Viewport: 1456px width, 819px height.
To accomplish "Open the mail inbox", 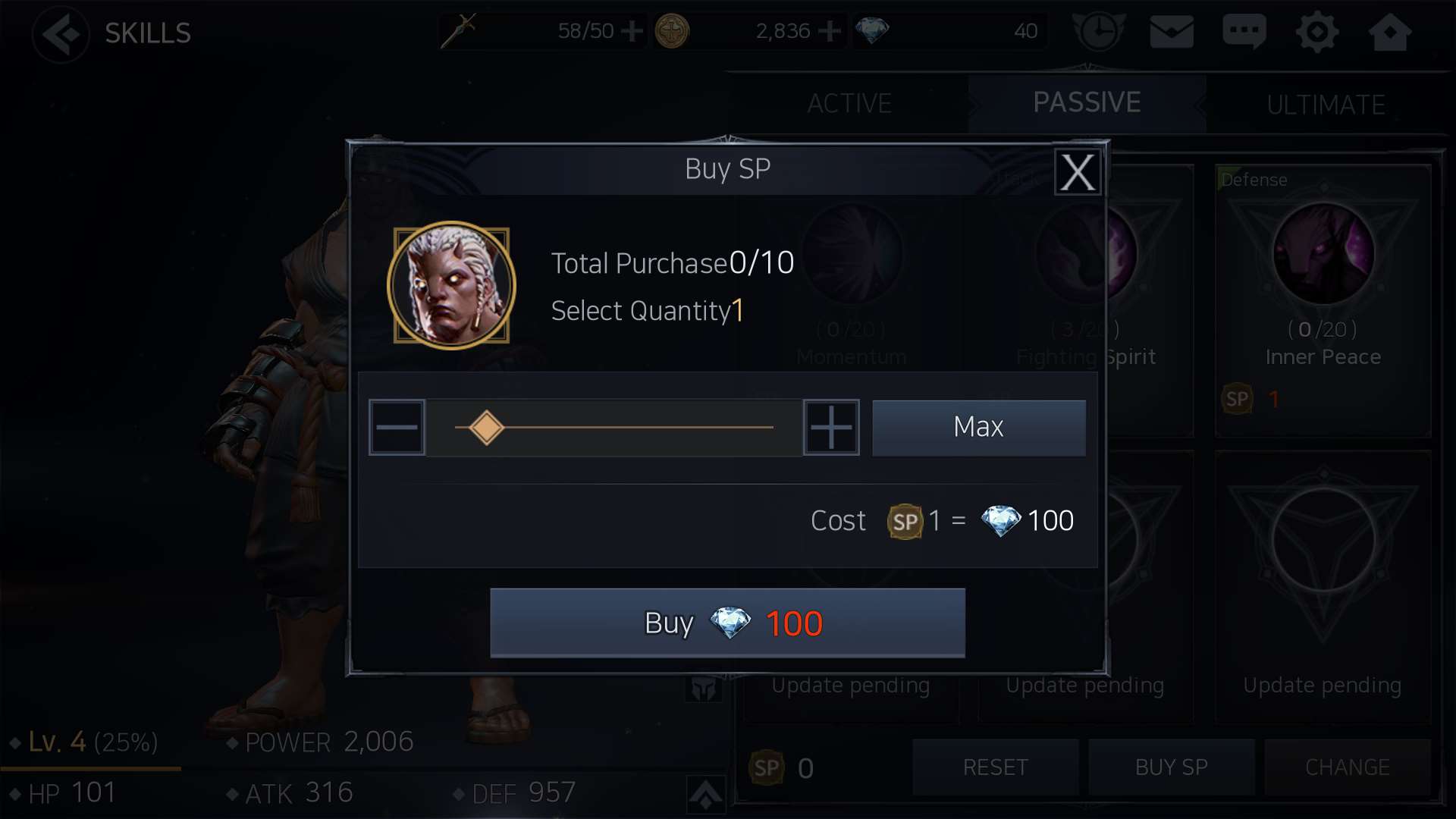I will (x=1172, y=32).
